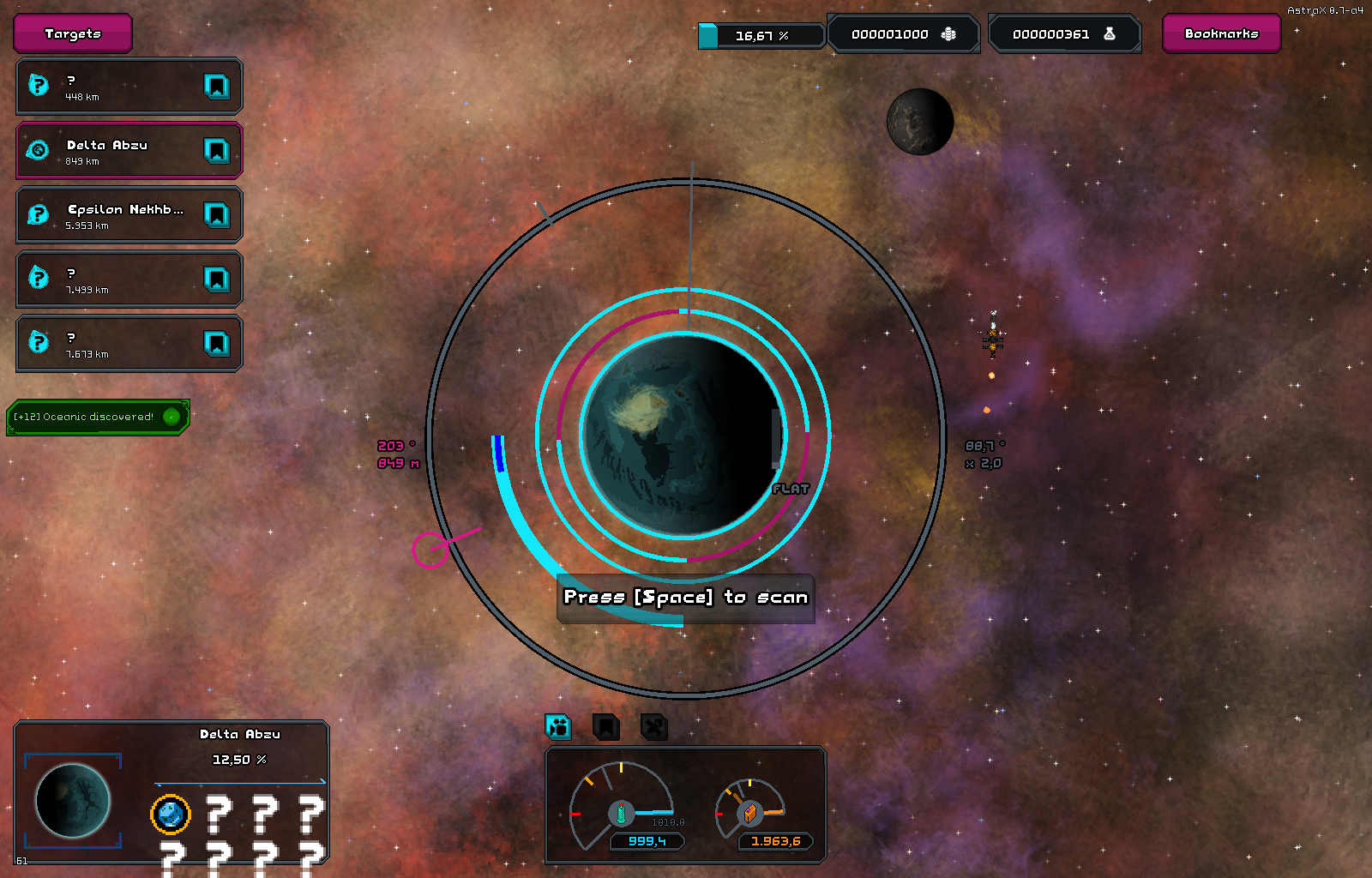The height and width of the screenshot is (878, 1372).
Task: Click the Delta Abzu planet thumbnail
Action: [73, 800]
